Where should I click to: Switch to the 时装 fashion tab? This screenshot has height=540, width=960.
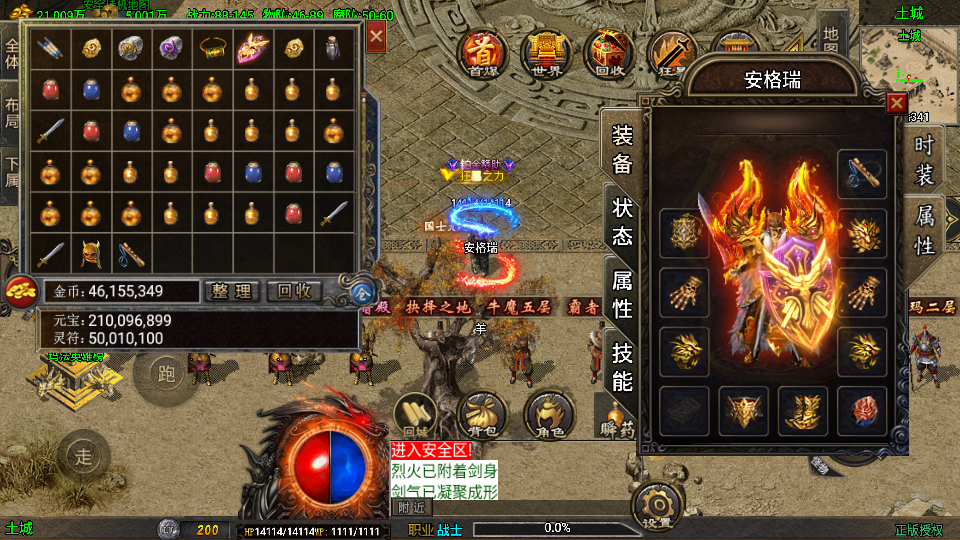[924, 159]
